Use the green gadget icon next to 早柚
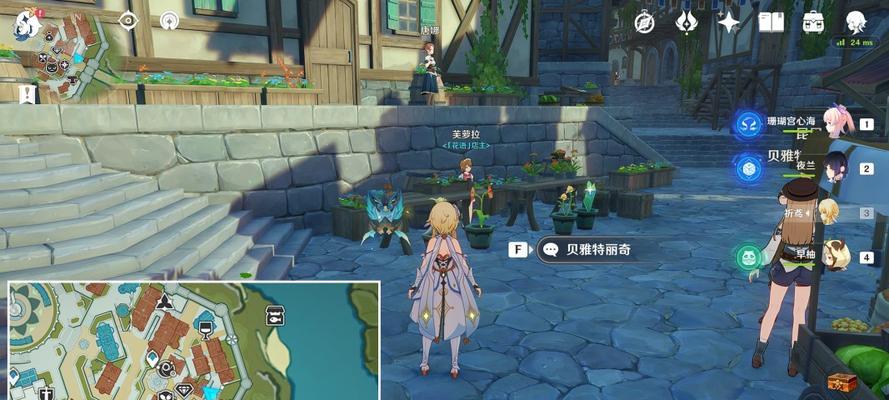Image resolution: width=889 pixels, height=400 pixels. (x=748, y=258)
